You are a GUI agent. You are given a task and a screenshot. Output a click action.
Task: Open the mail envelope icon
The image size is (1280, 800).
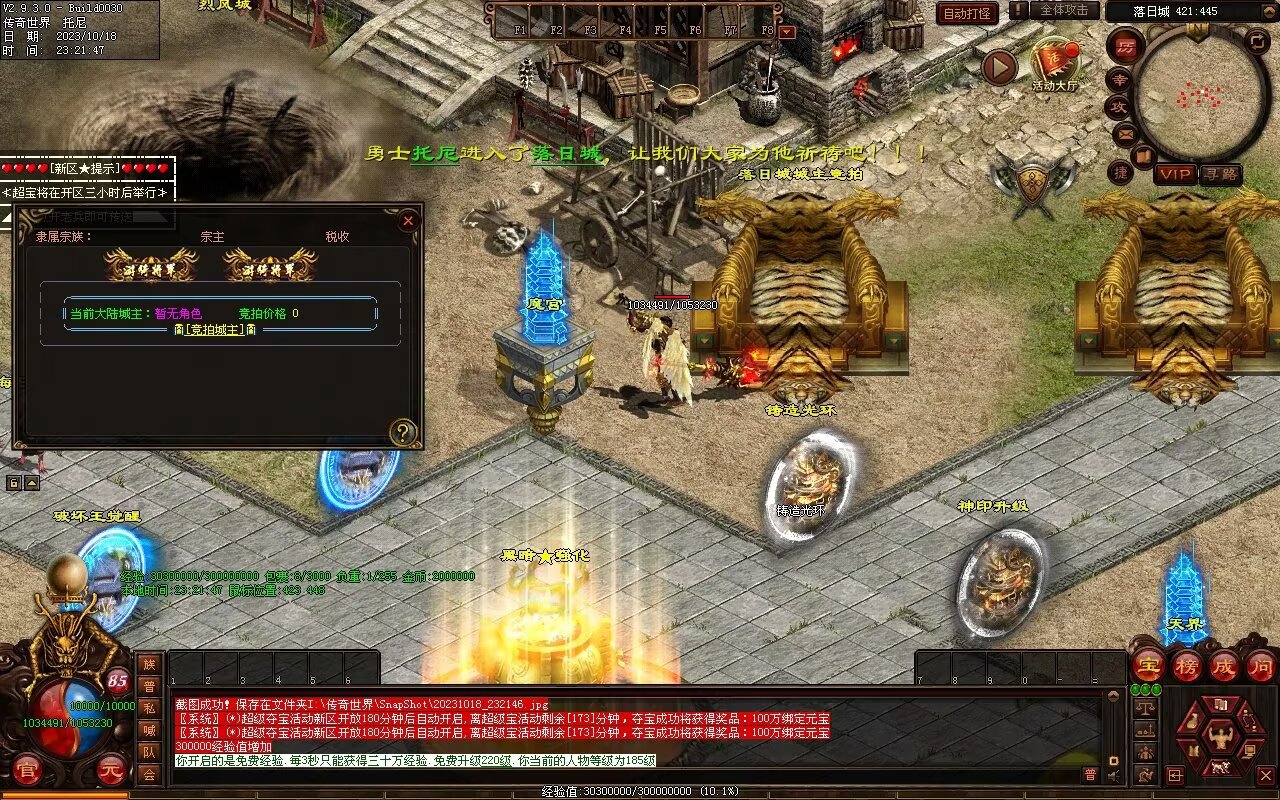[1125, 133]
